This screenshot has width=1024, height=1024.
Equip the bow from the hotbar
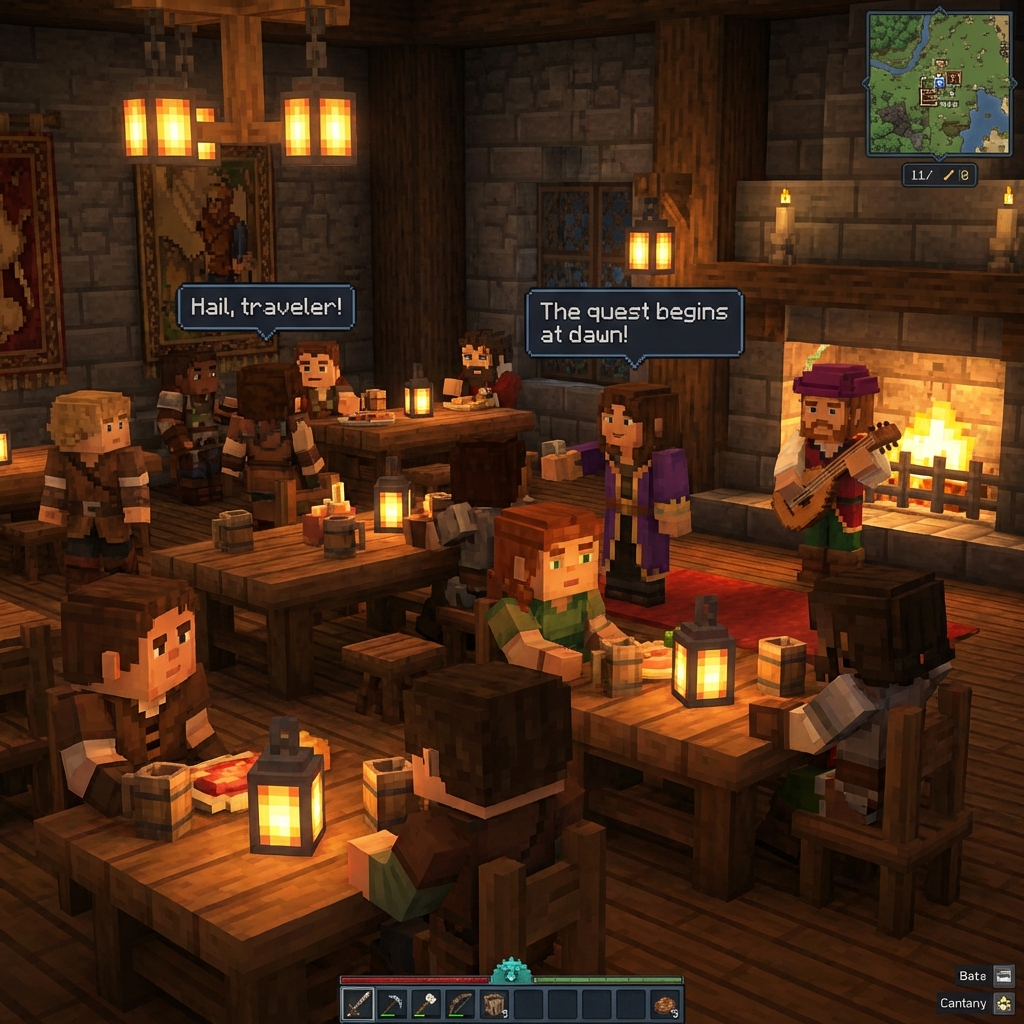(x=460, y=1003)
